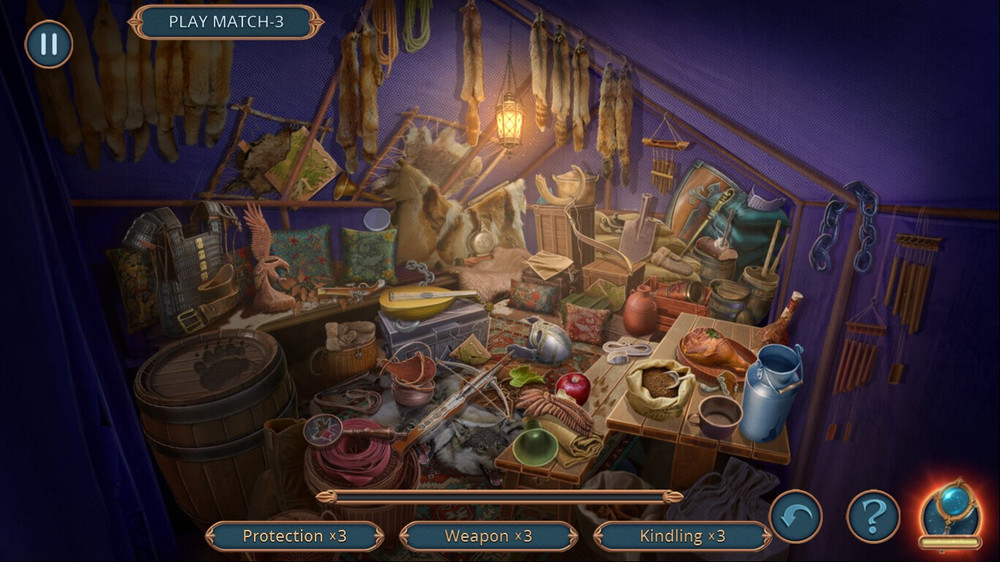
Task: Open help with the question mark button
Action: 873,517
